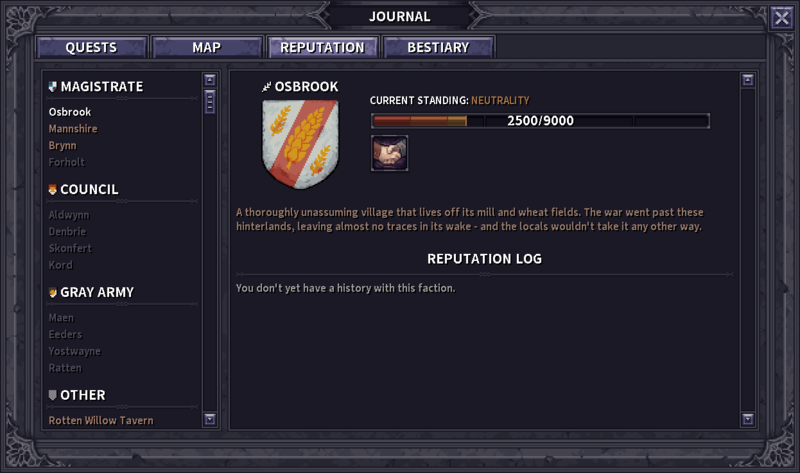Select Denbrie from the Council list
This screenshot has width=800, height=473.
[x=68, y=232]
